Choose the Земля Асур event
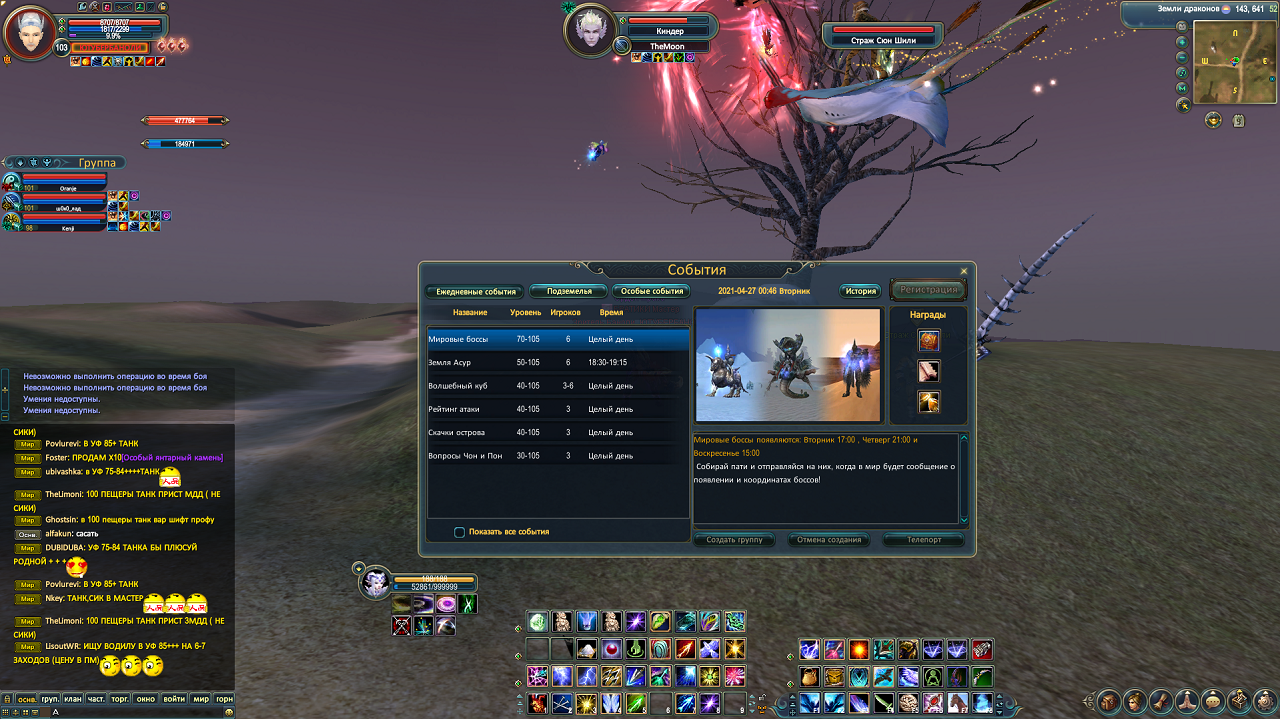The width and height of the screenshot is (1280, 719). point(558,362)
